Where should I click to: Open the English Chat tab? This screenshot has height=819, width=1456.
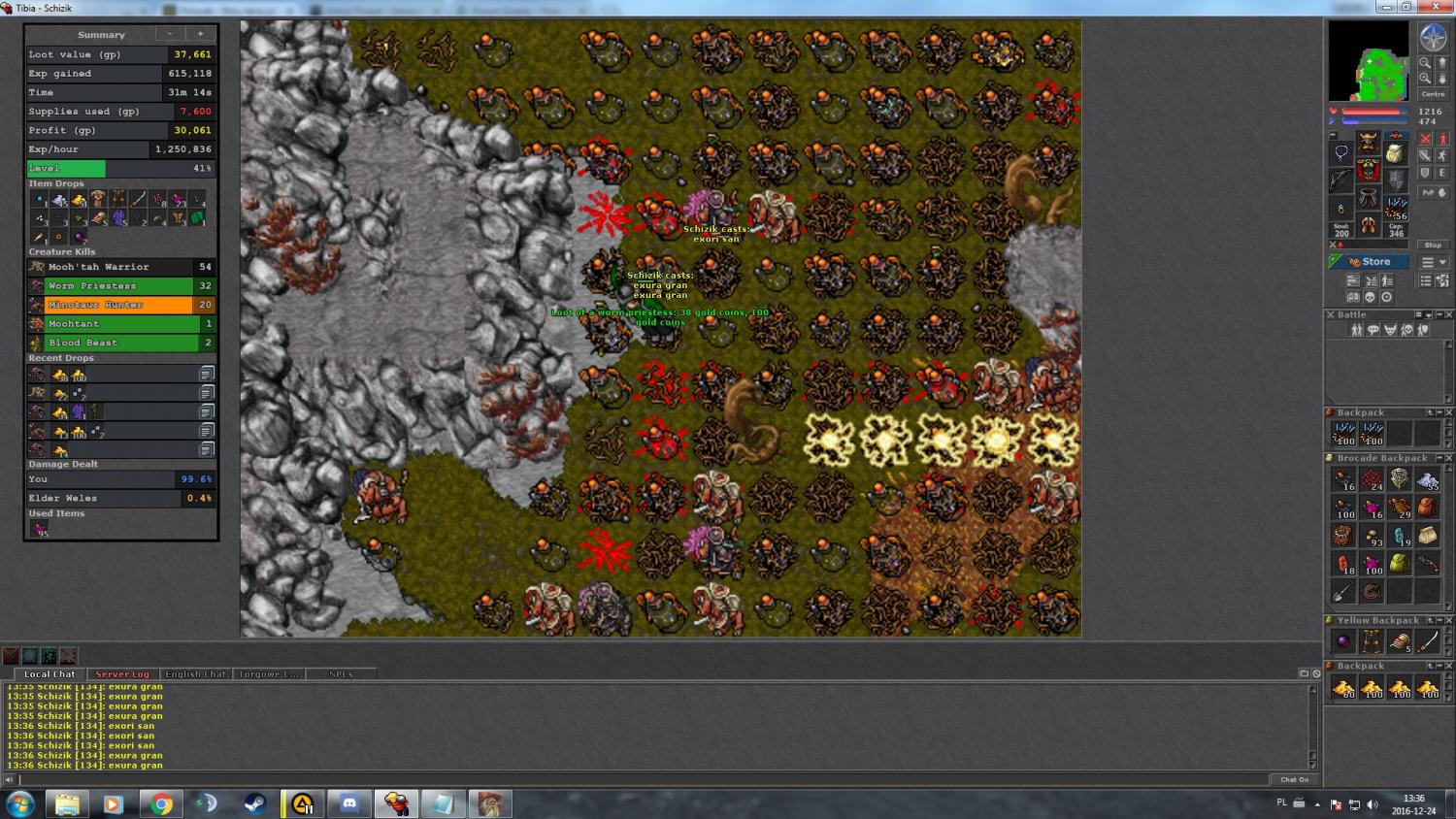click(195, 673)
